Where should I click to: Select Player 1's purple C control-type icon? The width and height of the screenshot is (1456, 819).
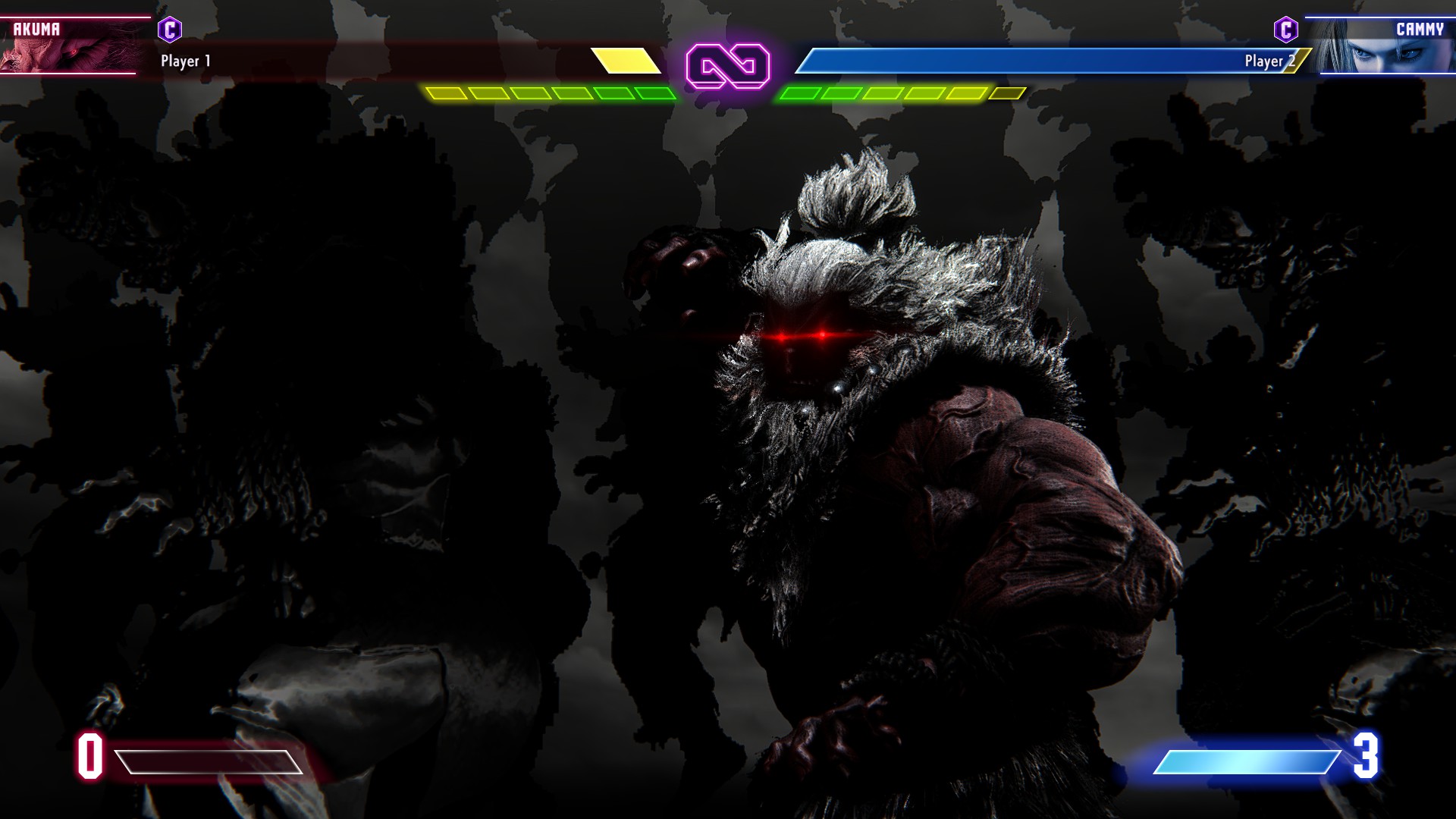[x=170, y=30]
